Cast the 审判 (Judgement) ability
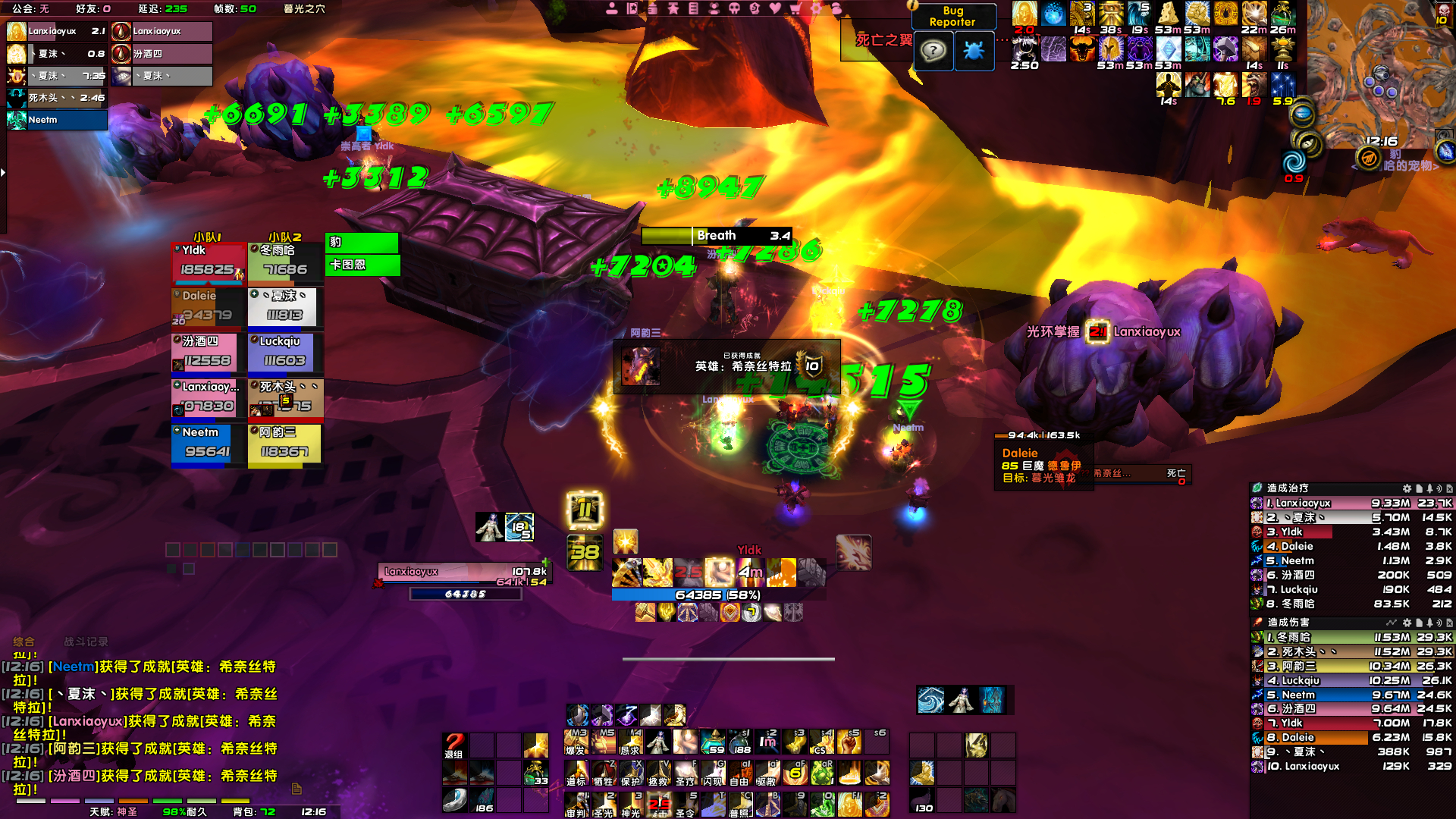Screen dimensions: 1456x819 [x=576, y=805]
